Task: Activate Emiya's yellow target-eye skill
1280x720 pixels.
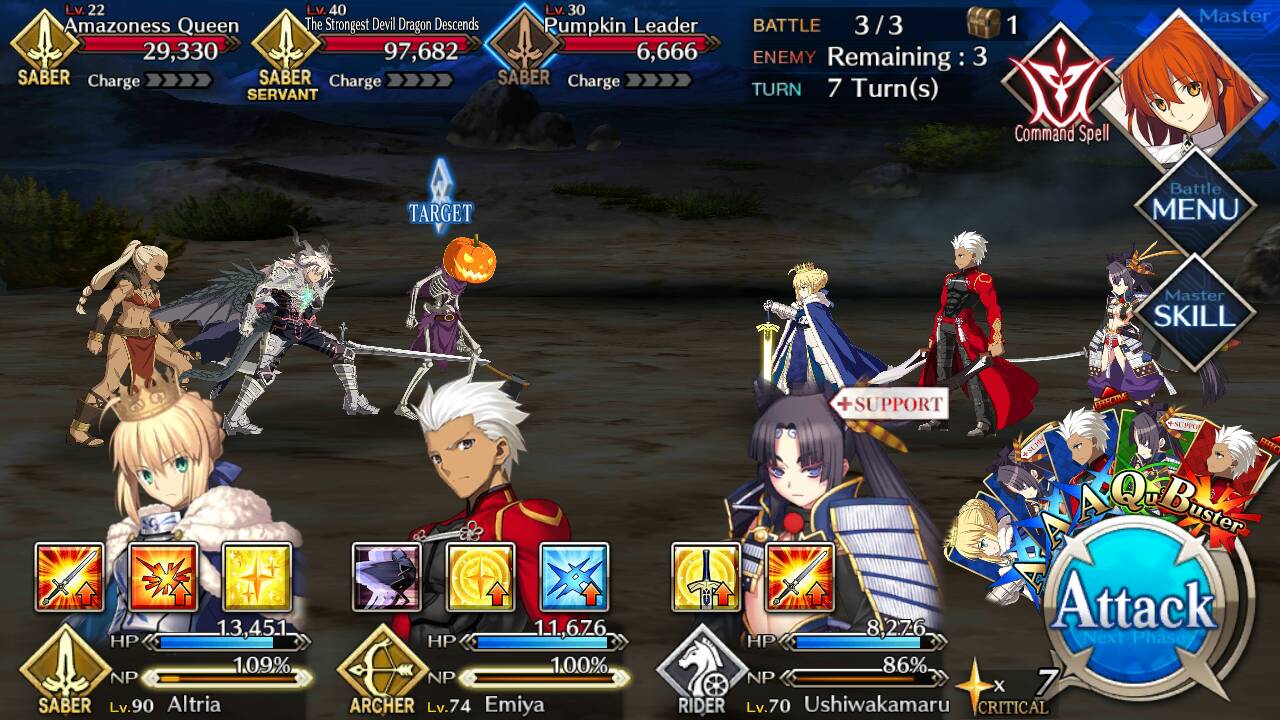Action: pos(481,577)
